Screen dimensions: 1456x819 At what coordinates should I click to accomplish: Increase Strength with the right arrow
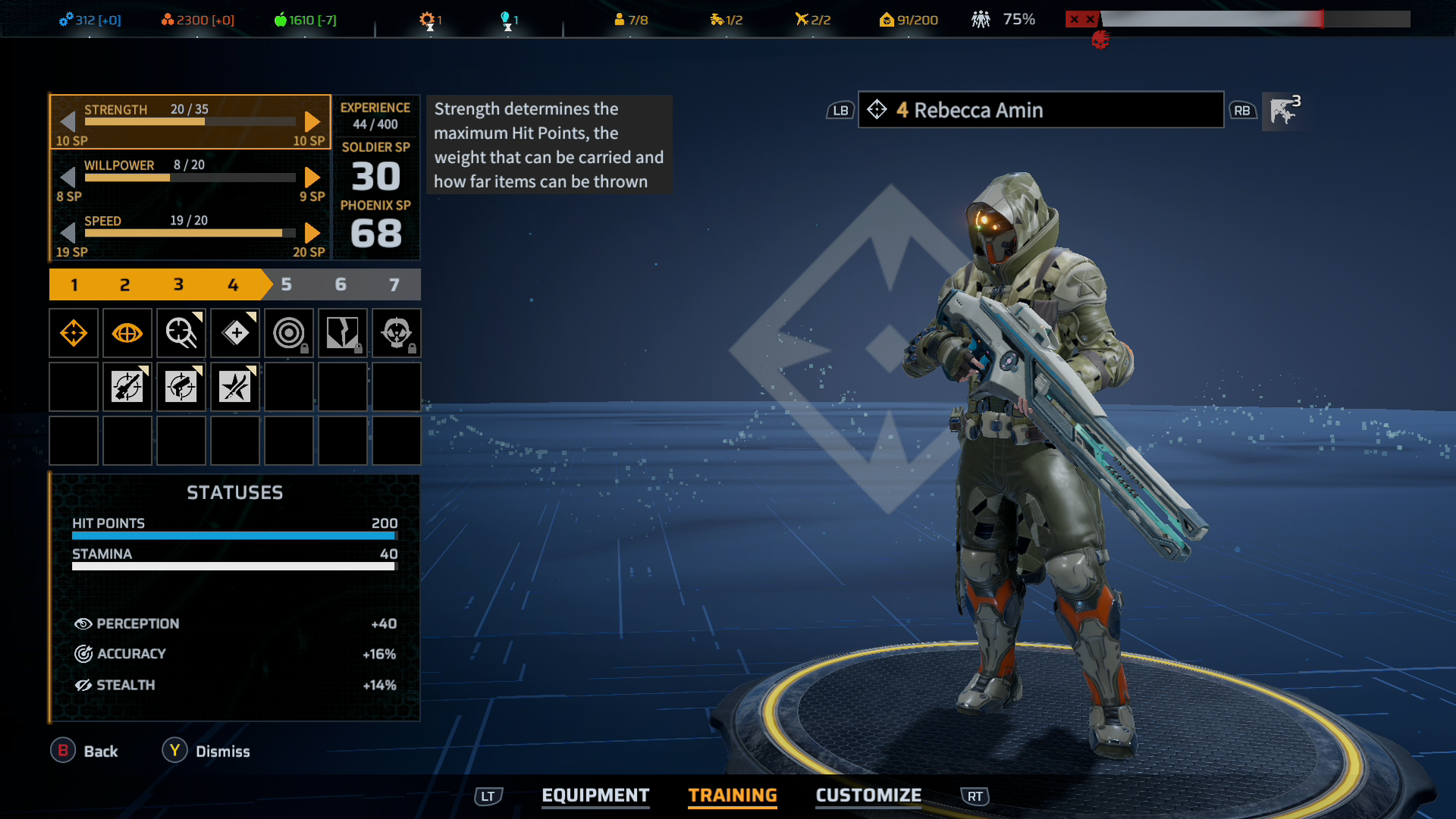pyautogui.click(x=311, y=121)
